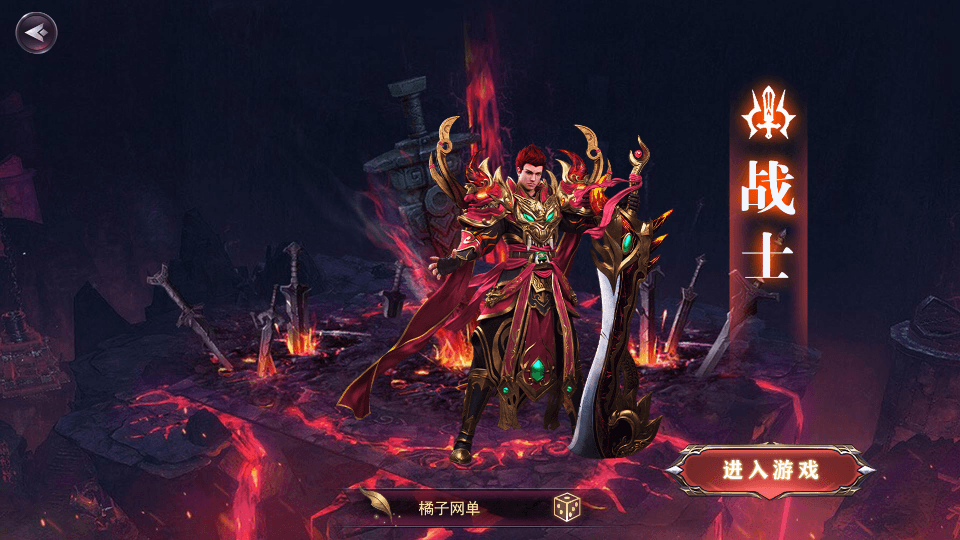960x540 pixels.
Task: Click the back arrow button
Action: tap(36, 32)
